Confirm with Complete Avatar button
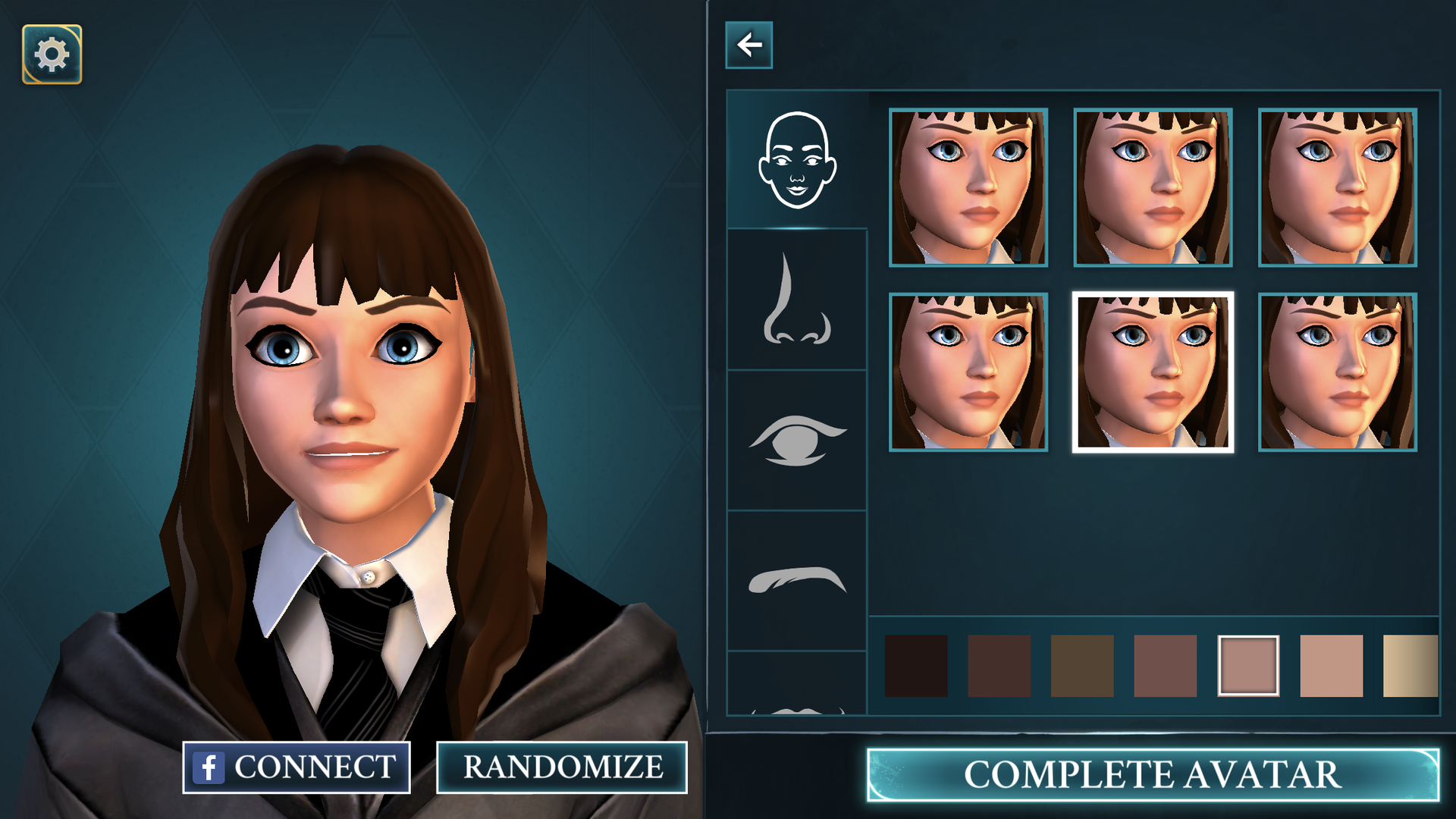The height and width of the screenshot is (819, 1456). tap(1152, 775)
